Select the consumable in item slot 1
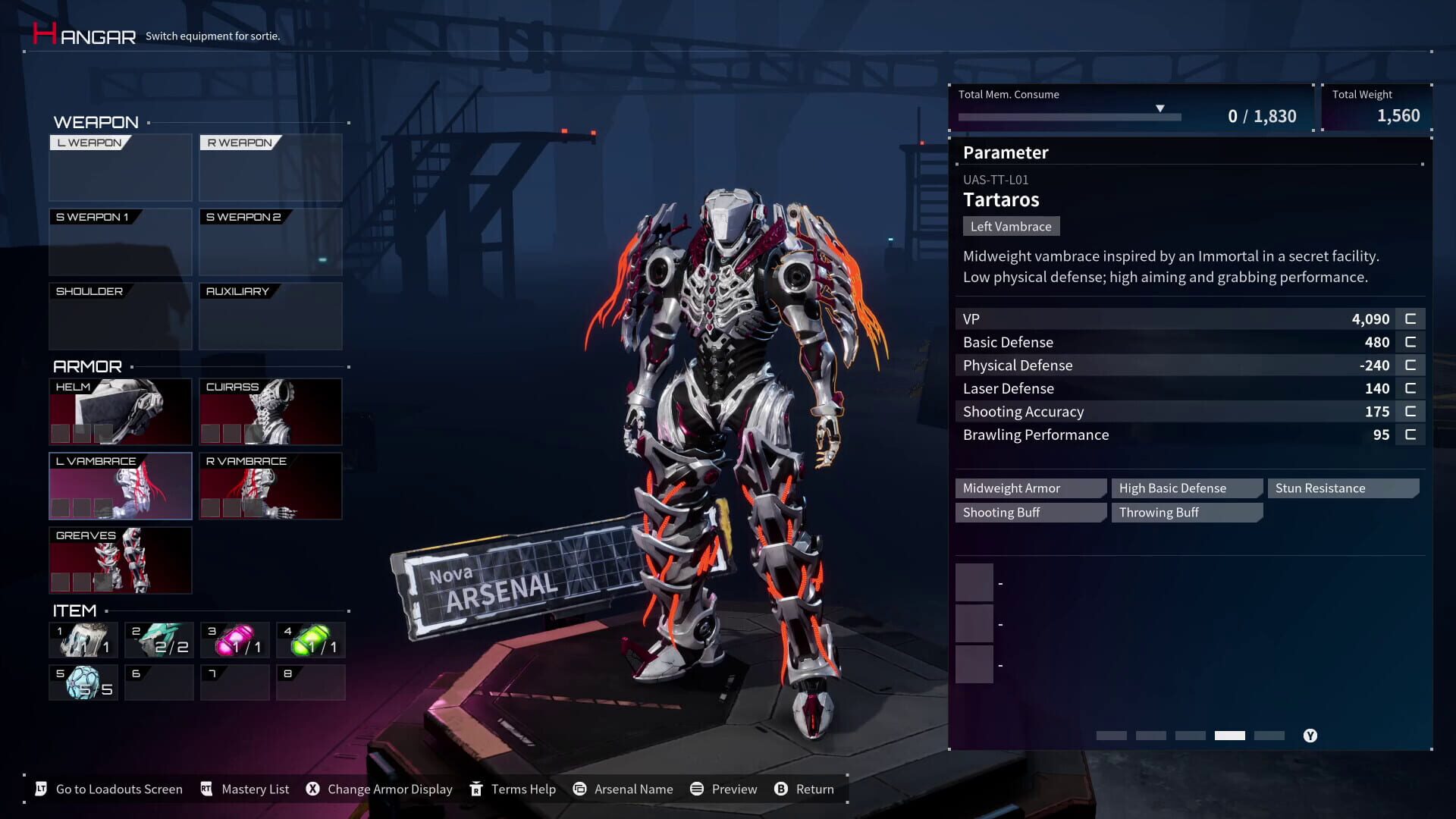 [x=83, y=639]
